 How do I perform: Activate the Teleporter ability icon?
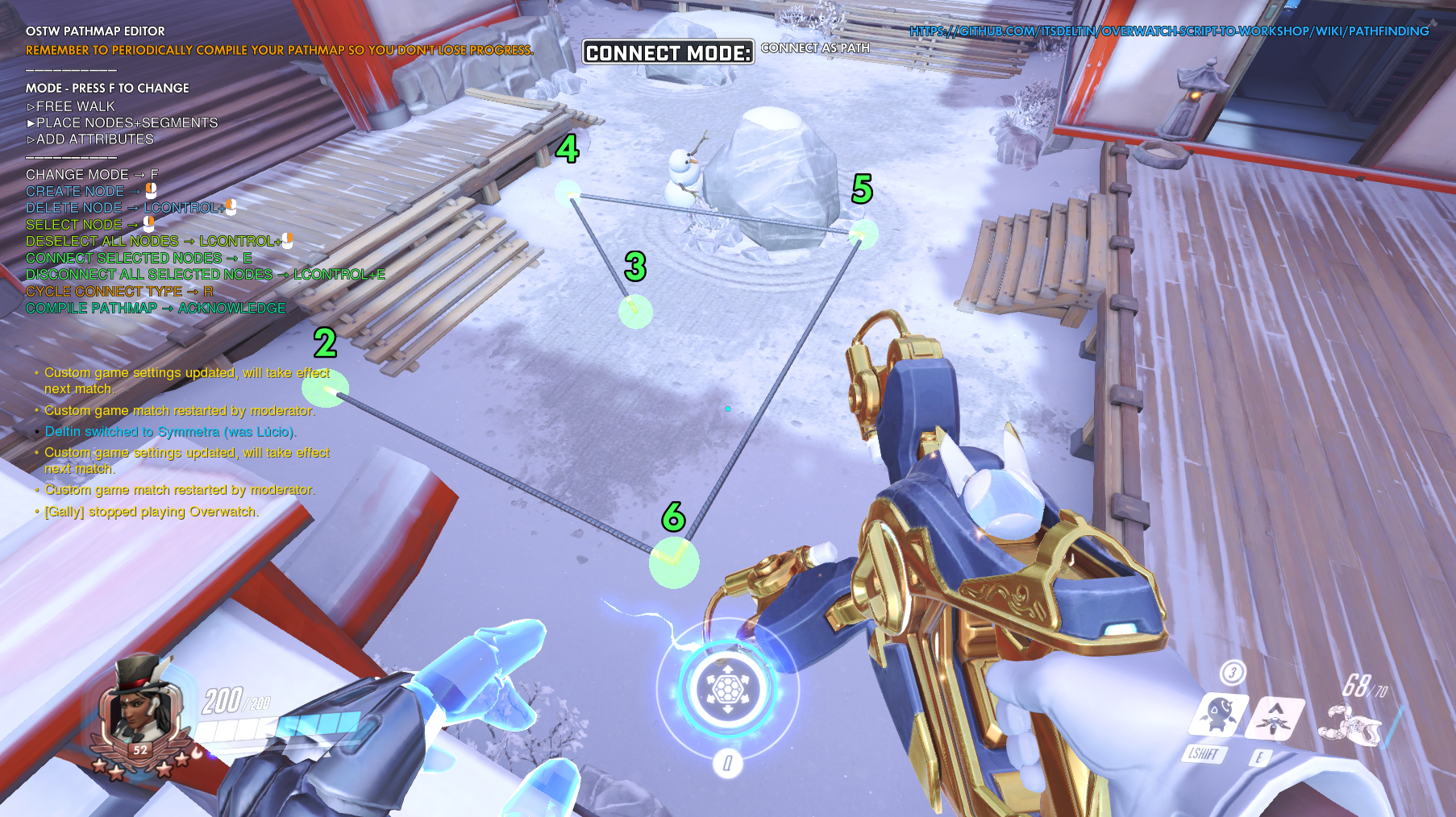coord(1274,716)
